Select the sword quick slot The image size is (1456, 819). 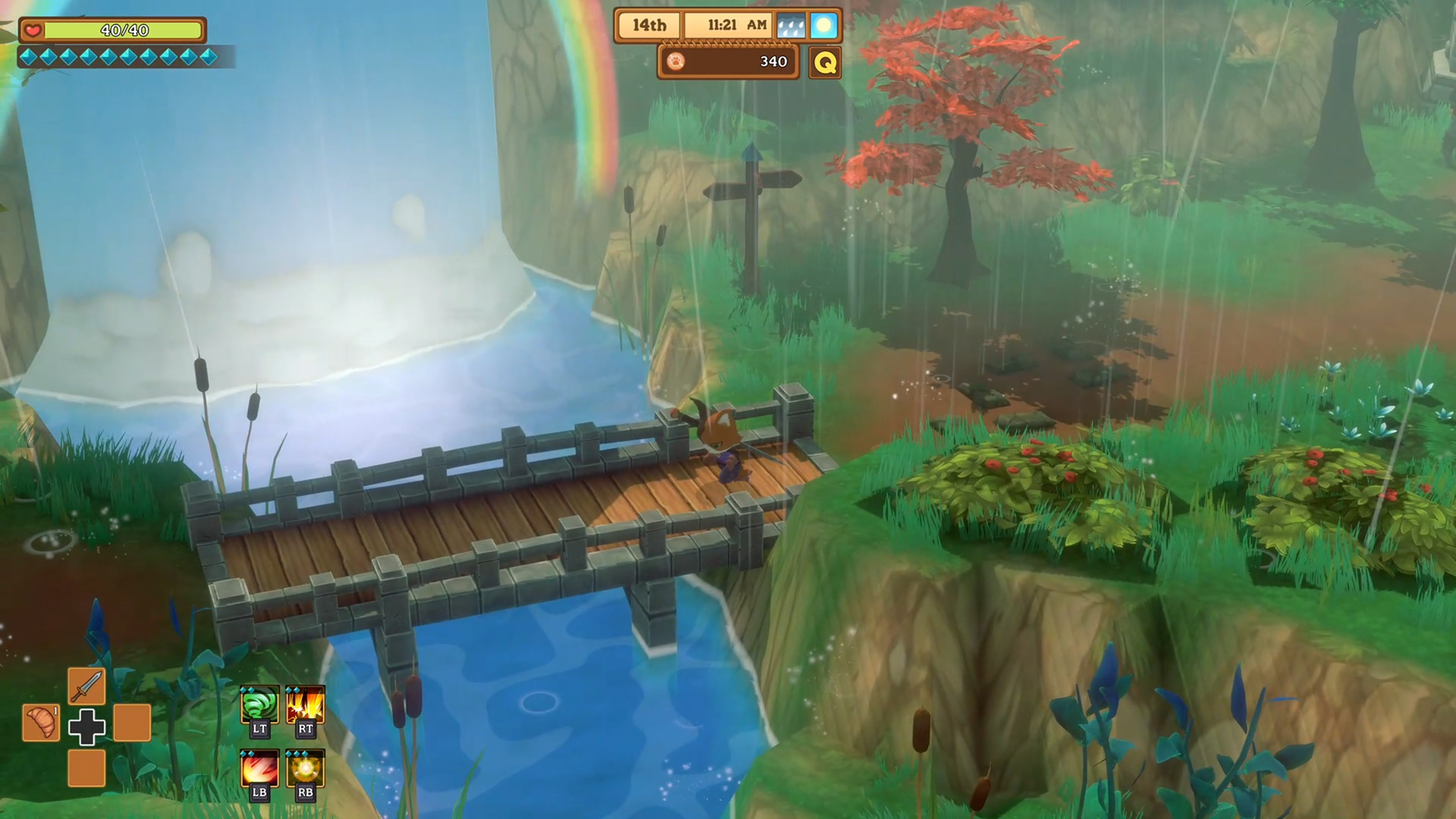pyautogui.click(x=86, y=686)
